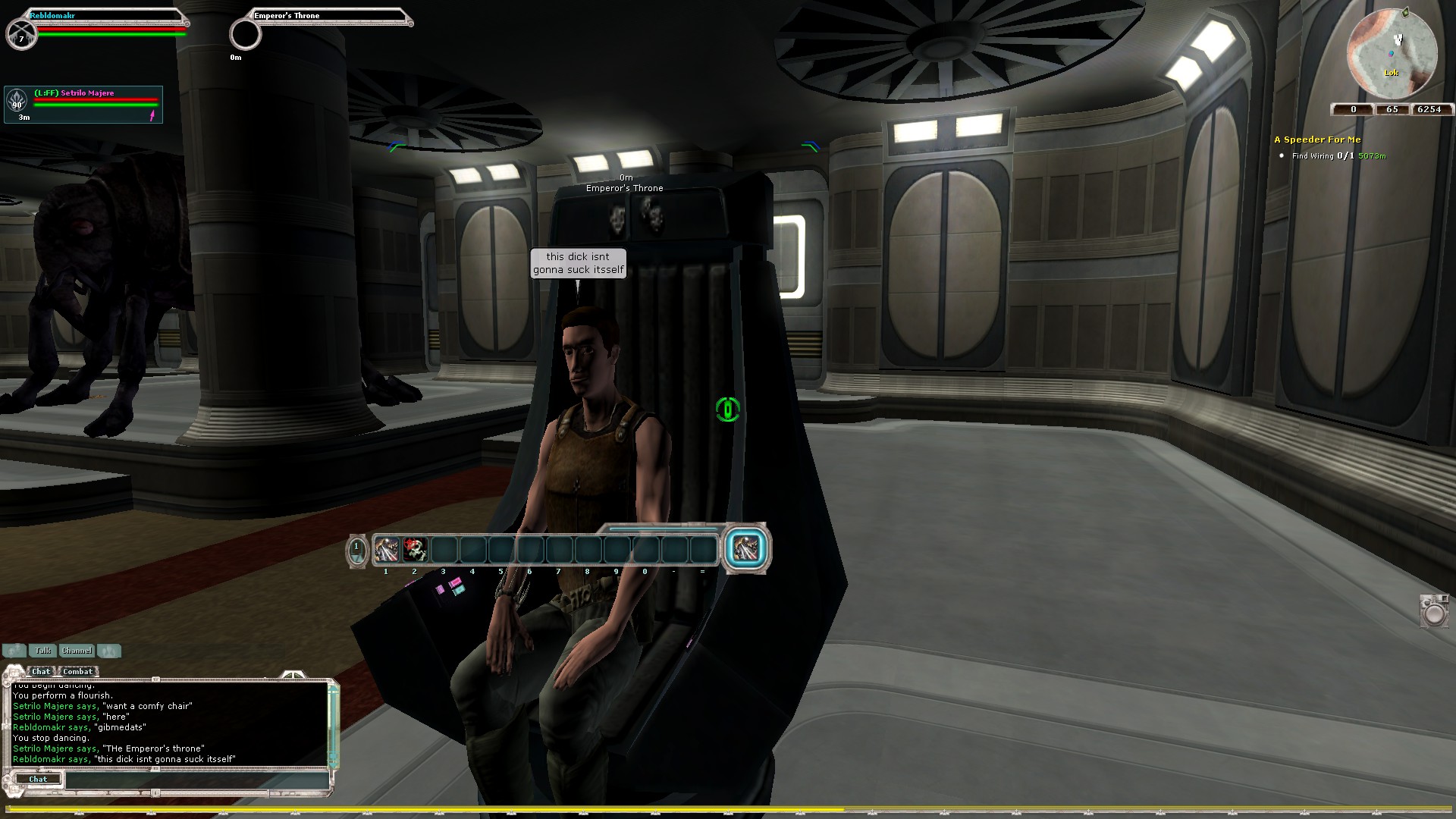
Task: Switch to the Combat chat tab
Action: (x=77, y=671)
